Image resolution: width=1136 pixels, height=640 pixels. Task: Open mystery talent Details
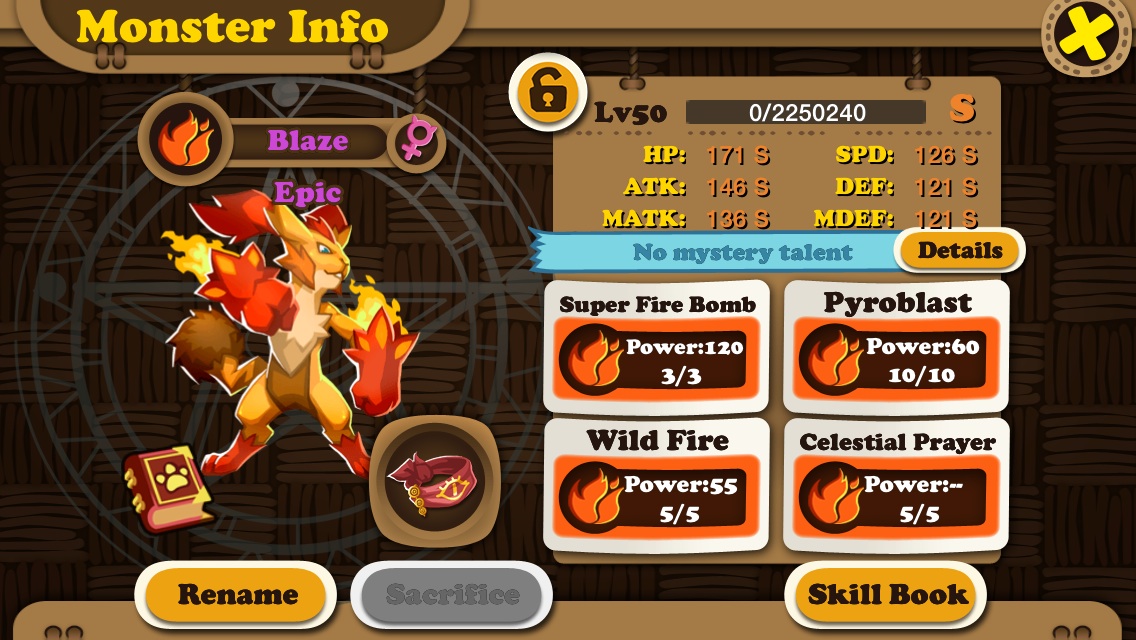click(959, 251)
